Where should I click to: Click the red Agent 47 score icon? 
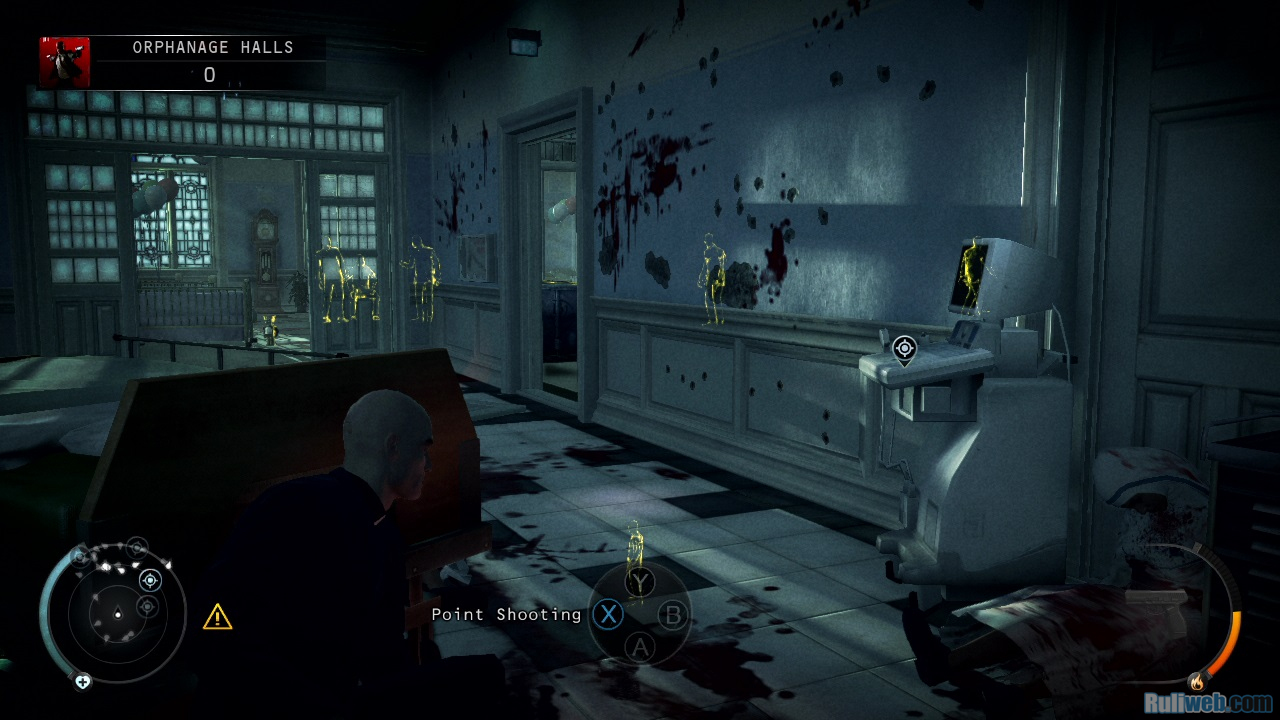(65, 62)
